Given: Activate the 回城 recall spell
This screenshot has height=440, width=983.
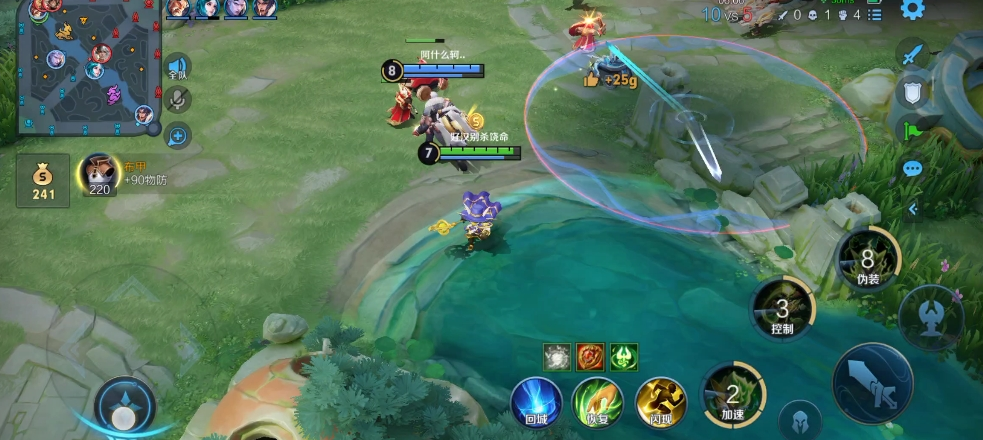Looking at the screenshot, I should pos(536,400).
